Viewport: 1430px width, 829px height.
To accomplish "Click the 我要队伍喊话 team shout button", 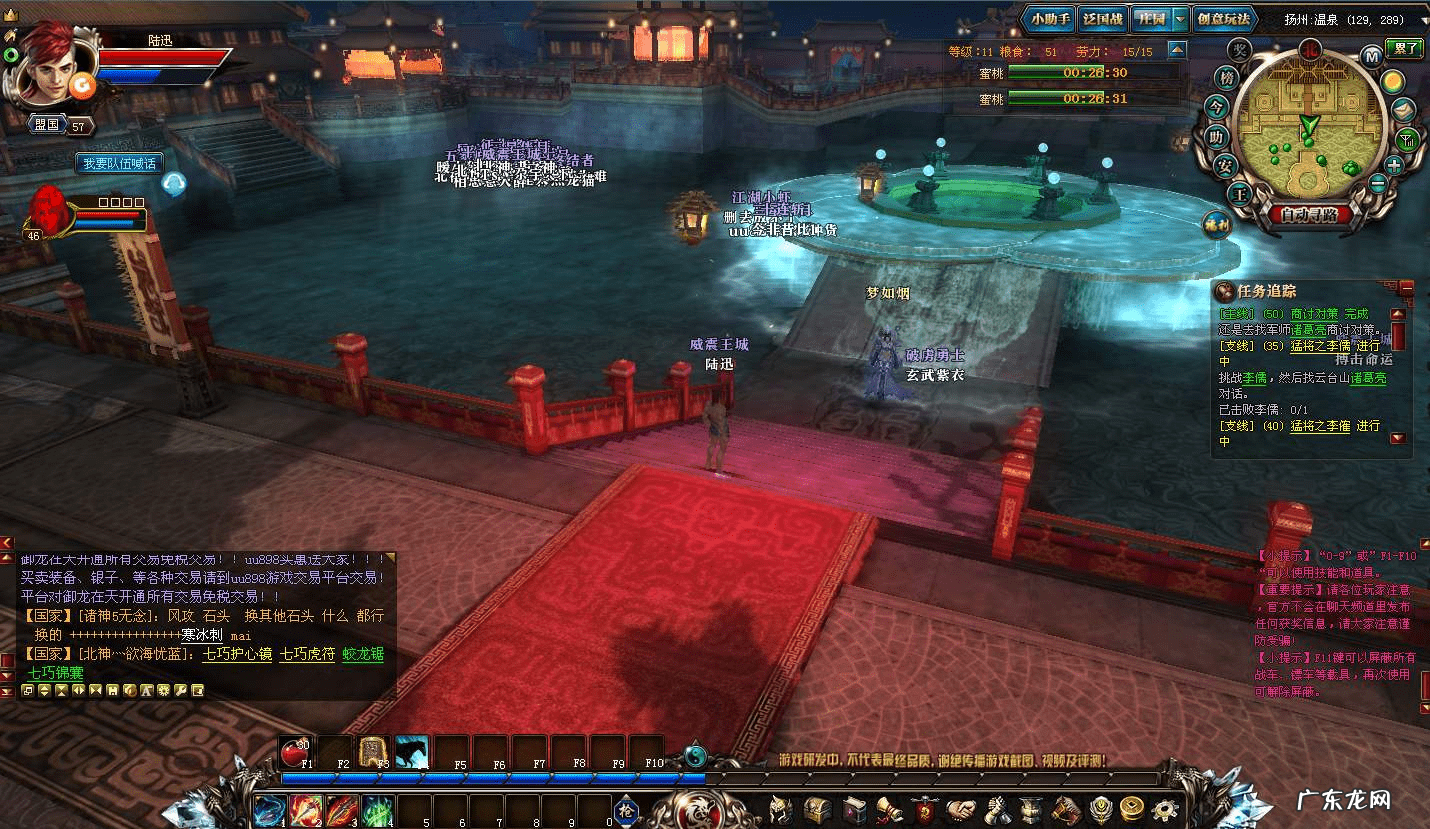I will 119,163.
